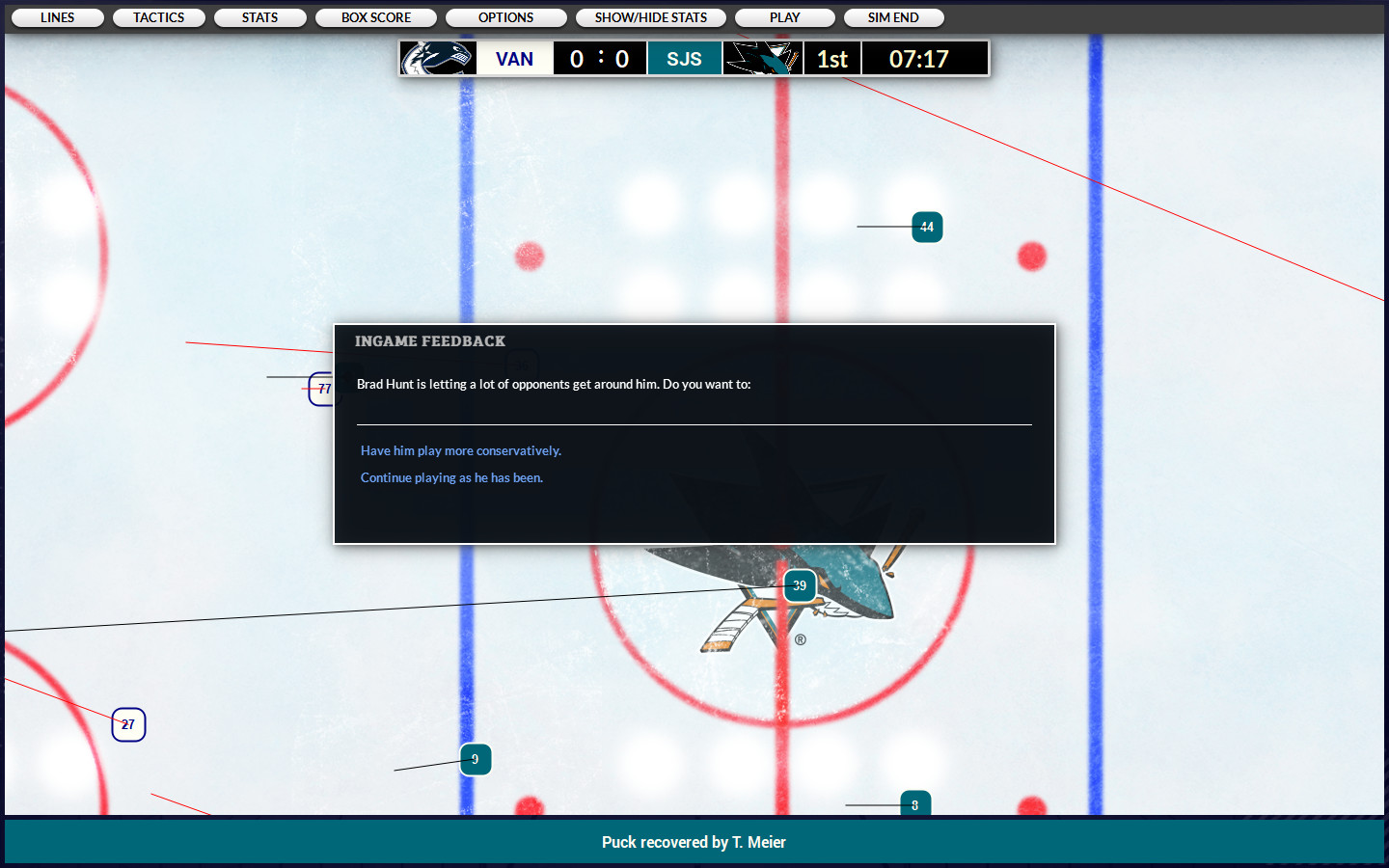This screenshot has height=868, width=1389.
Task: Open the TACTICS screen
Action: pos(158,16)
